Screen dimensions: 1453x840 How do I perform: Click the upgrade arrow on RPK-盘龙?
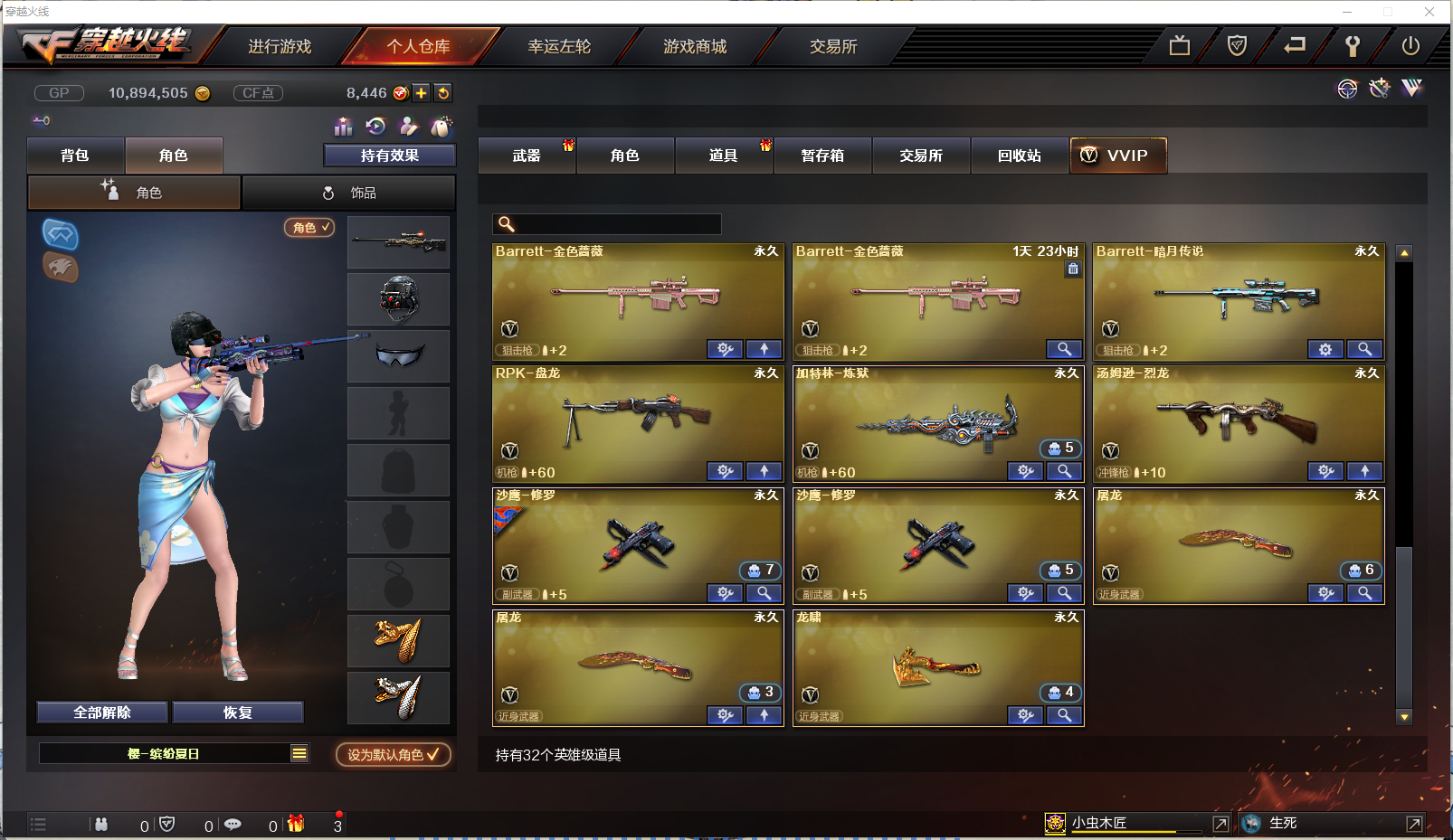tap(764, 471)
